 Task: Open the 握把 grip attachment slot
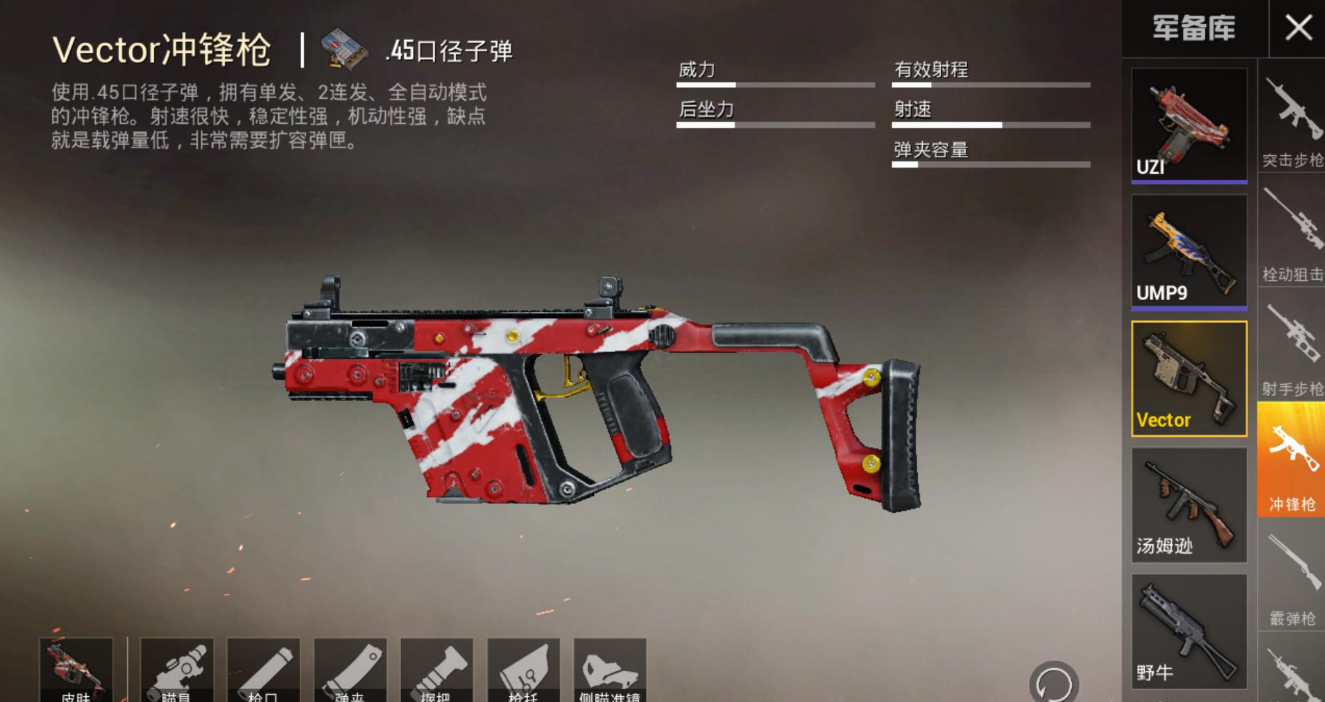point(437,670)
